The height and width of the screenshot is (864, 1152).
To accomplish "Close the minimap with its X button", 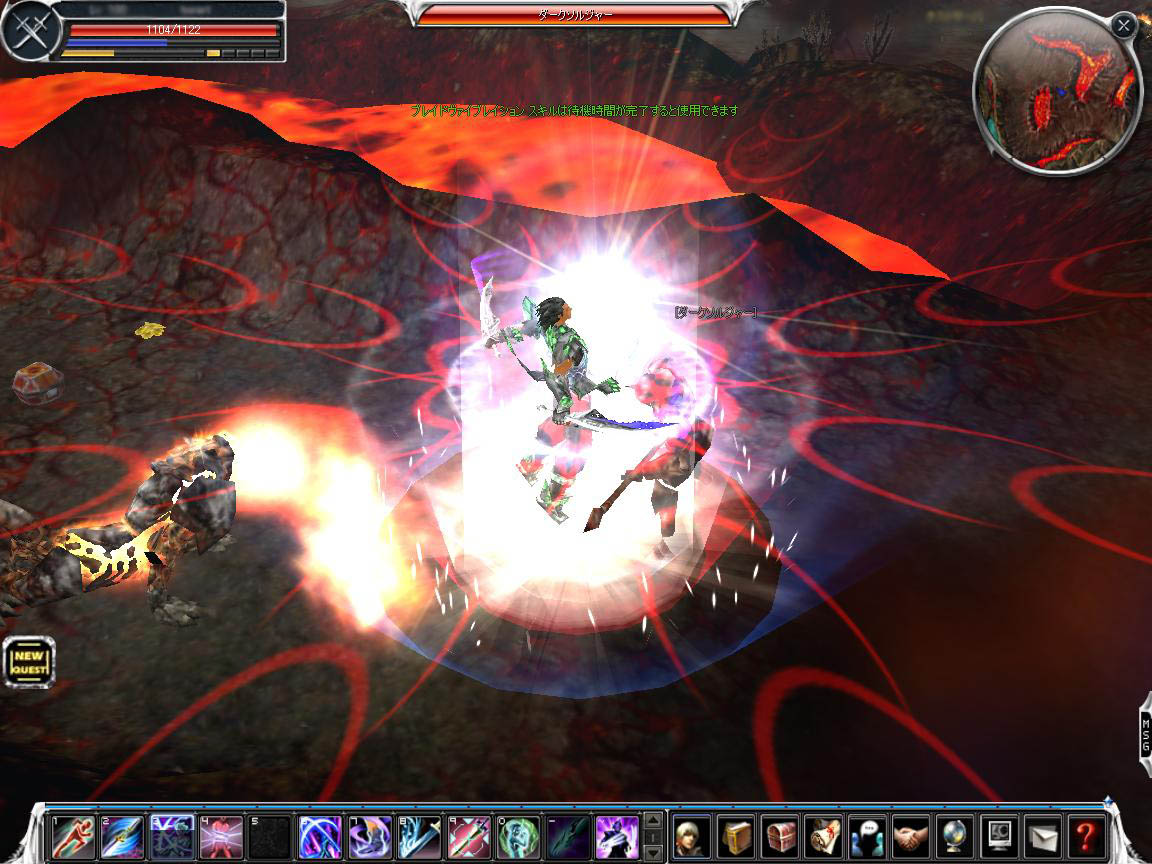I will [x=1124, y=27].
